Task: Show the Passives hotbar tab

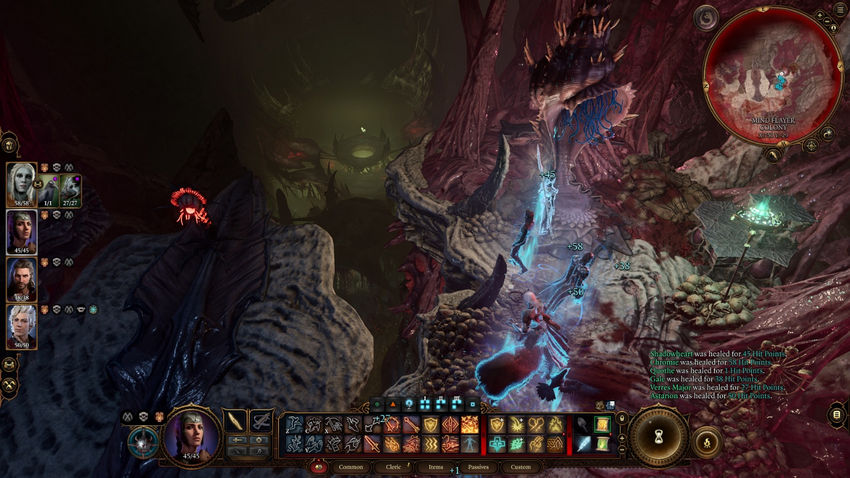Action: point(477,467)
